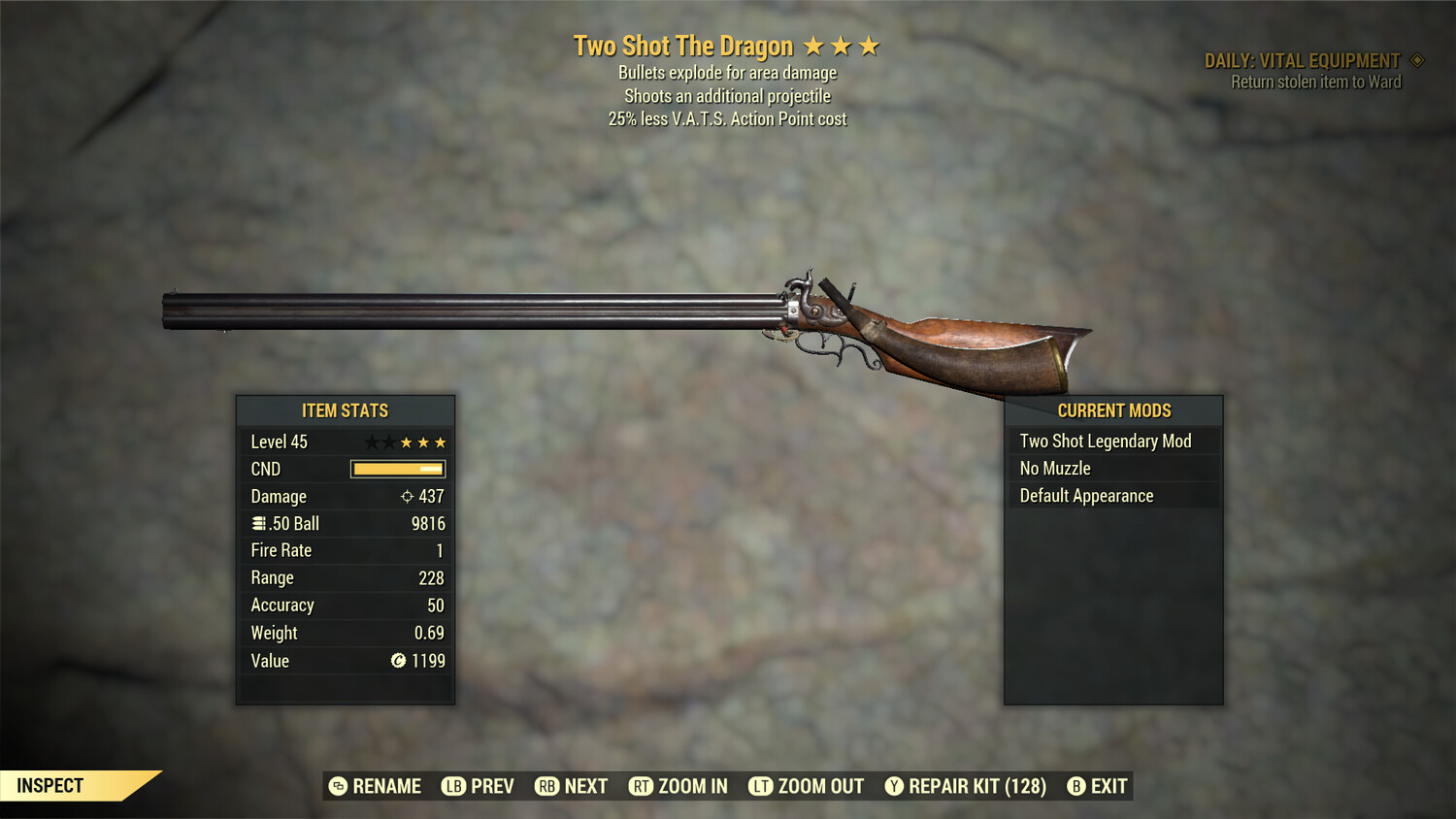1456x819 pixels.
Task: Select the Y Repair Kit button icon
Action: coord(894,786)
